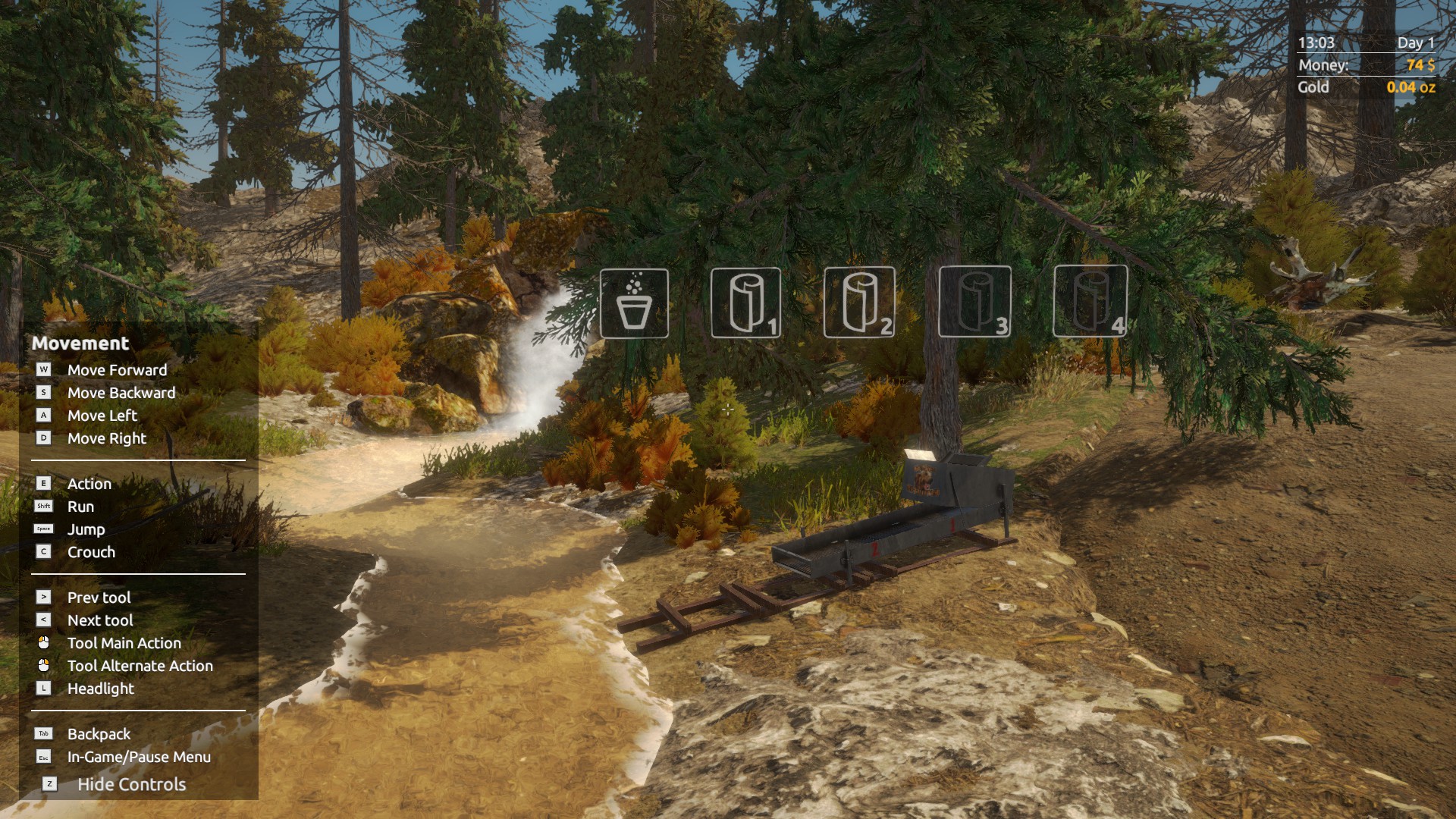Image resolution: width=1456 pixels, height=819 pixels.
Task: Choose the sluice mat number 1 icon
Action: pyautogui.click(x=746, y=303)
